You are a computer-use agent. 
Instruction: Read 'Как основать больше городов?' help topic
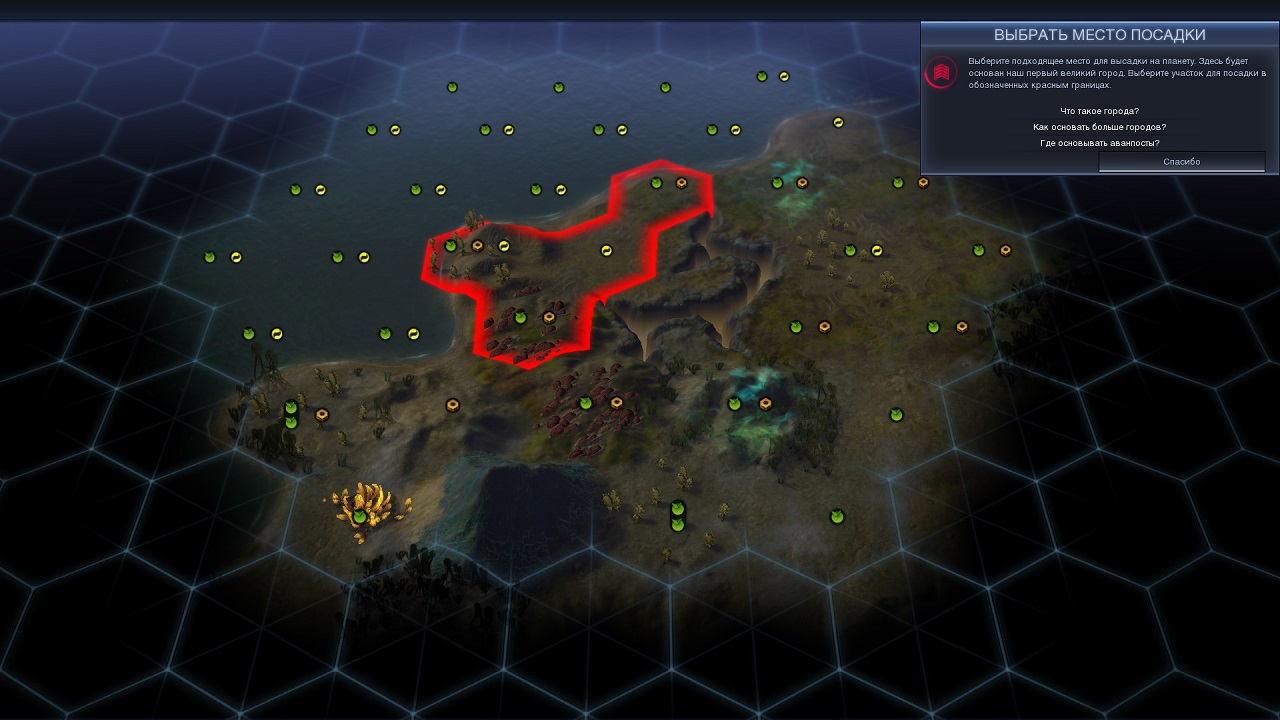(1099, 127)
